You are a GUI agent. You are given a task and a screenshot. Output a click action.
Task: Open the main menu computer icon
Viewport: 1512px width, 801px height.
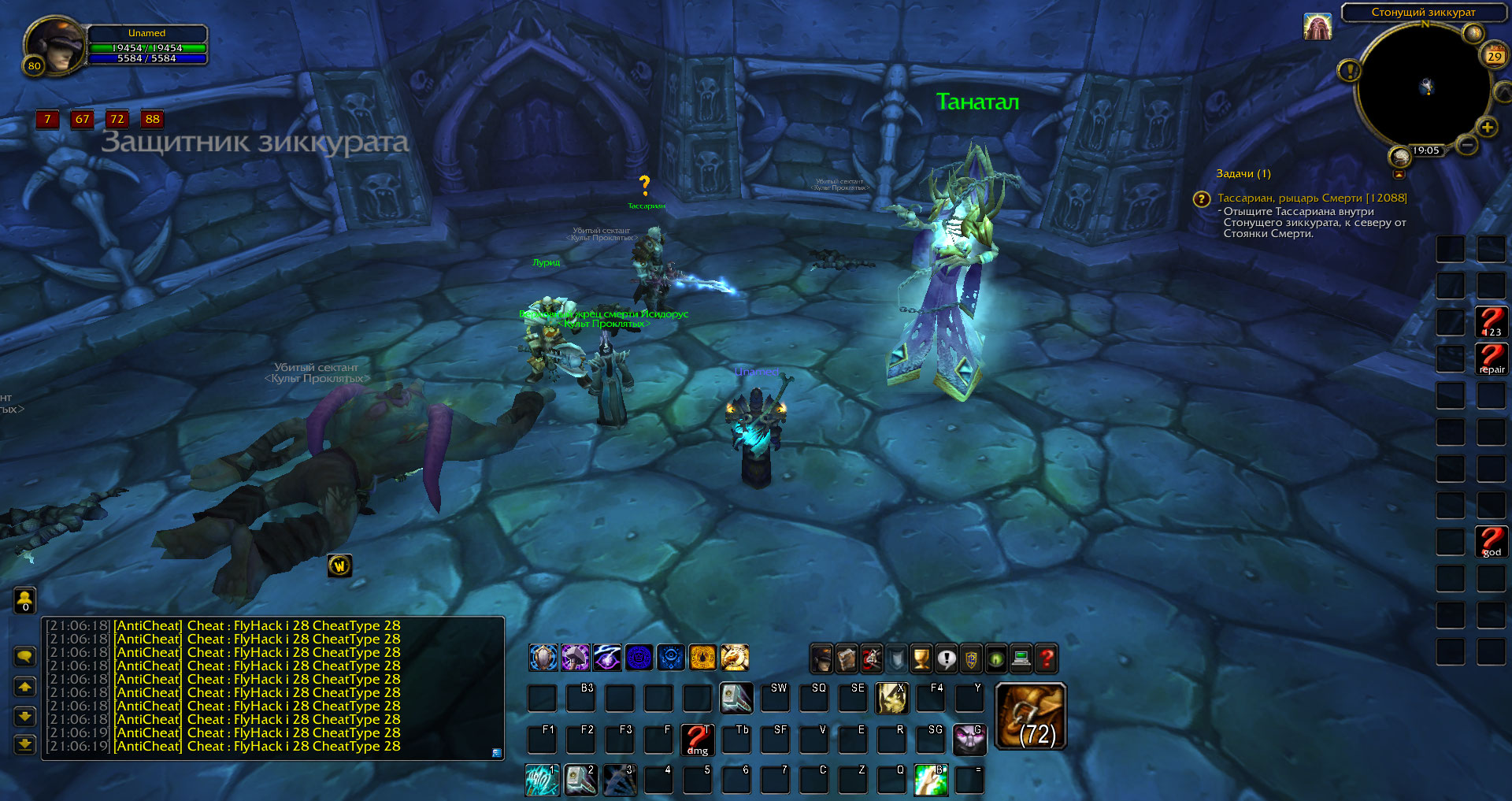(x=1021, y=658)
